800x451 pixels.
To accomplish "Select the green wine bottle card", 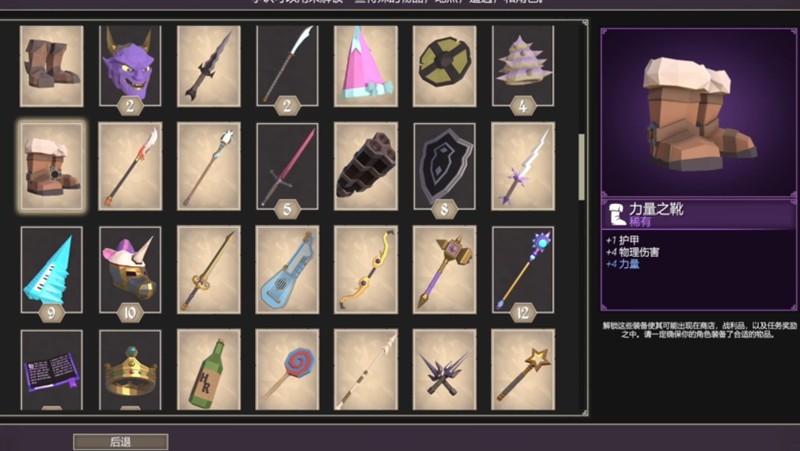I will pos(208,370).
